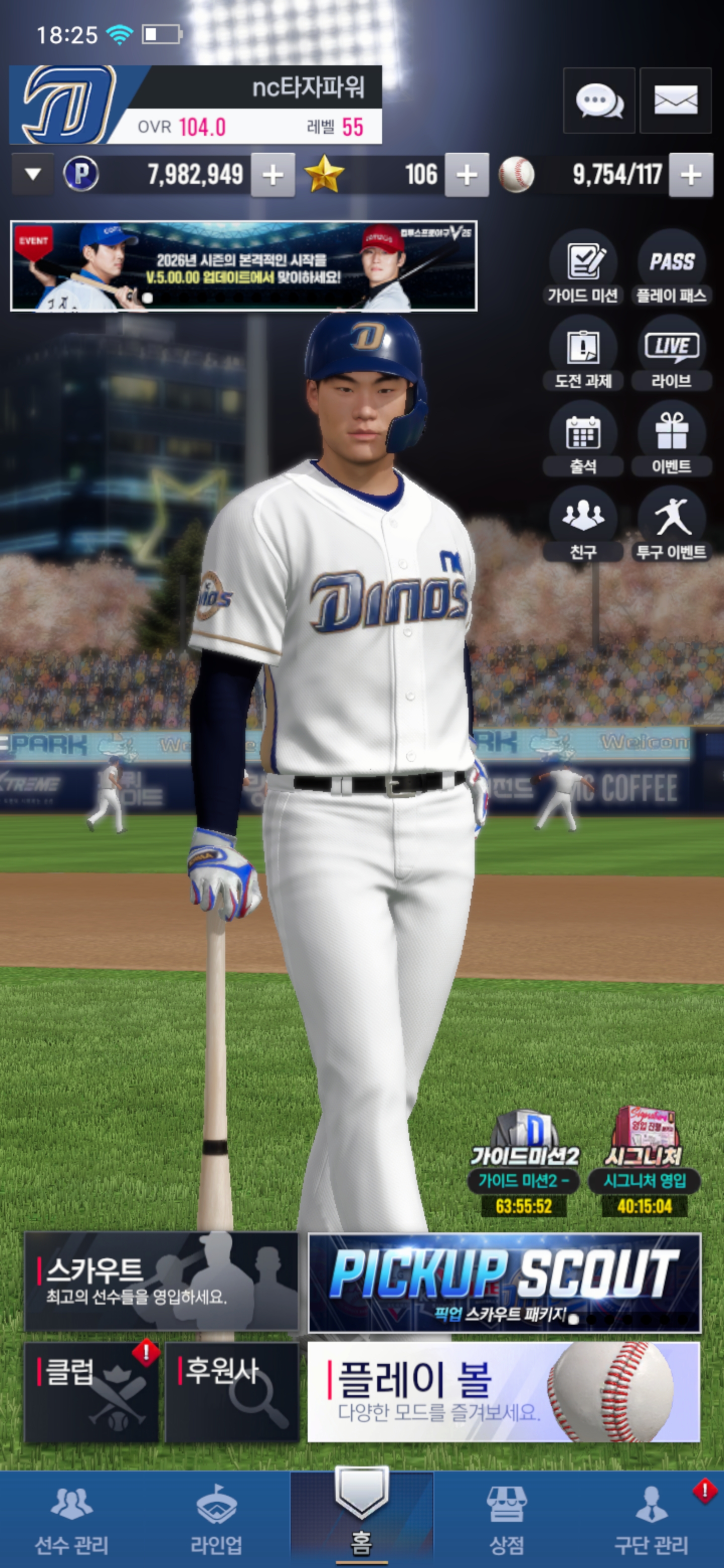The height and width of the screenshot is (1568, 724).
Task: Open the 스카우트 scout menu
Action: coord(161,1282)
